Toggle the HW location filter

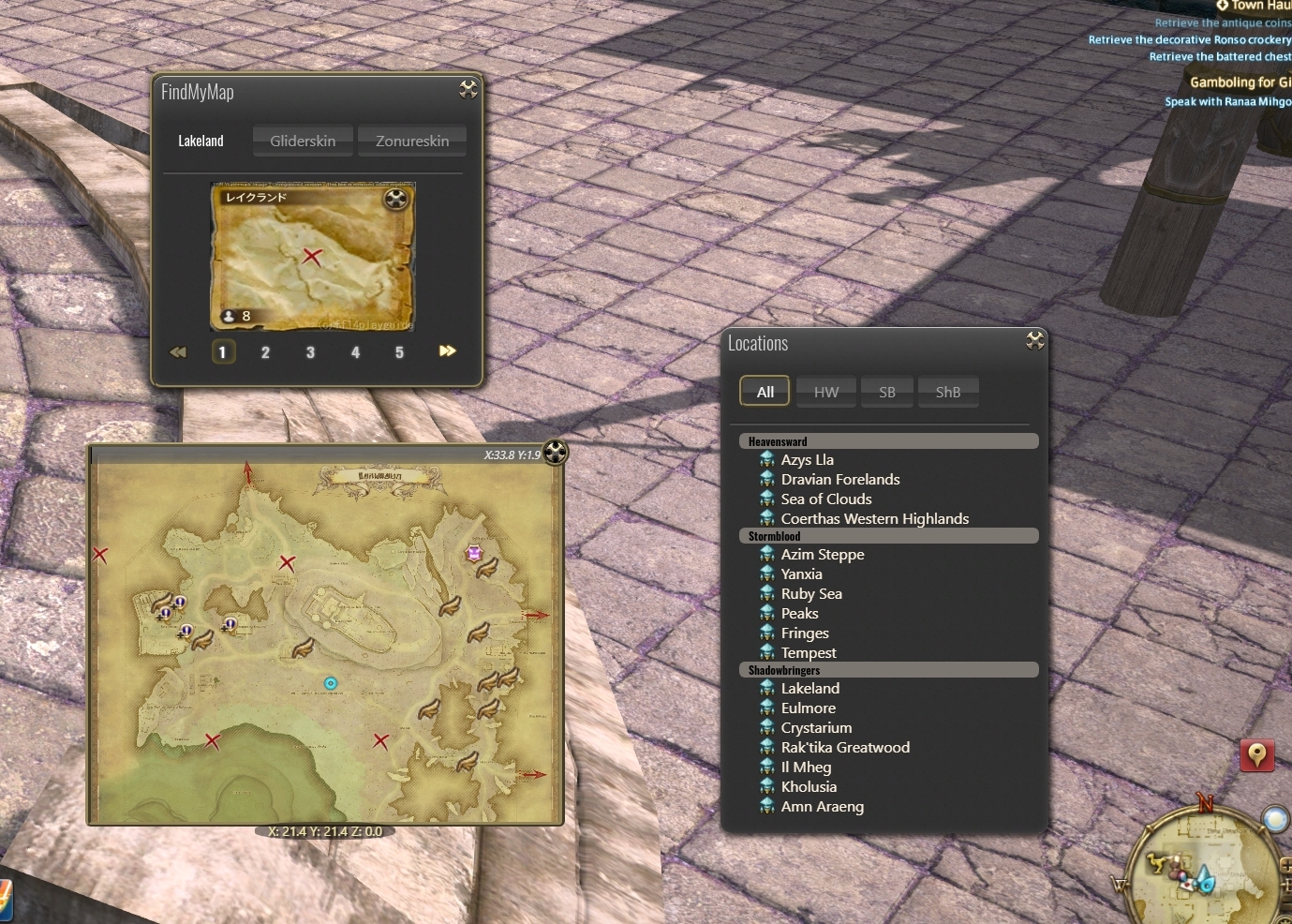pos(825,391)
